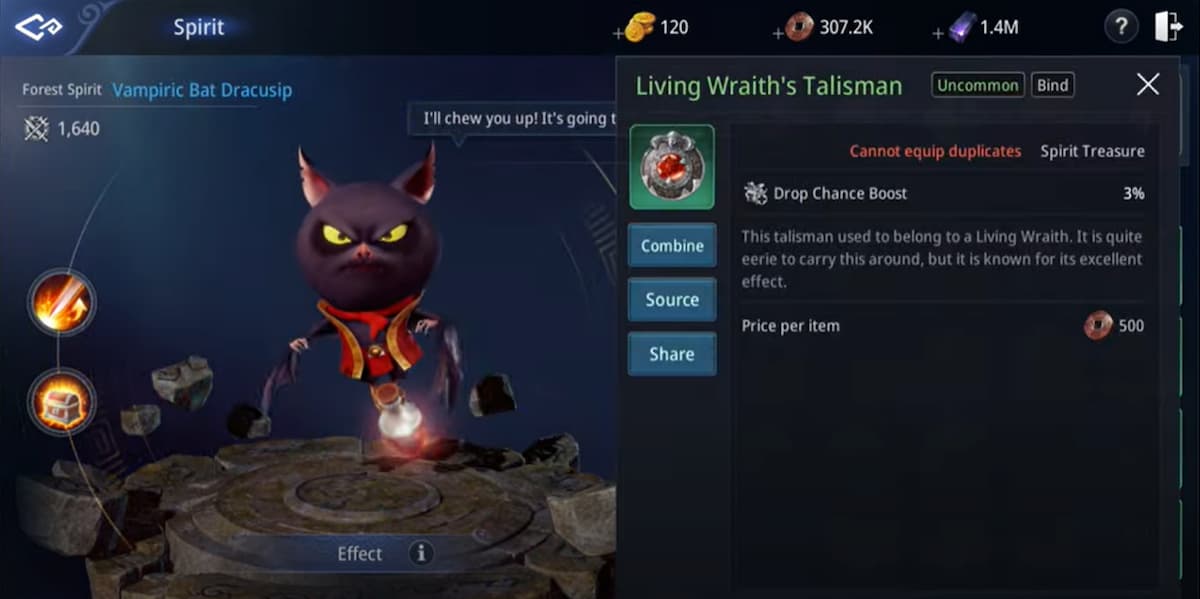This screenshot has width=1200, height=599.
Task: Add more purple darksteel resource
Action: (938, 33)
